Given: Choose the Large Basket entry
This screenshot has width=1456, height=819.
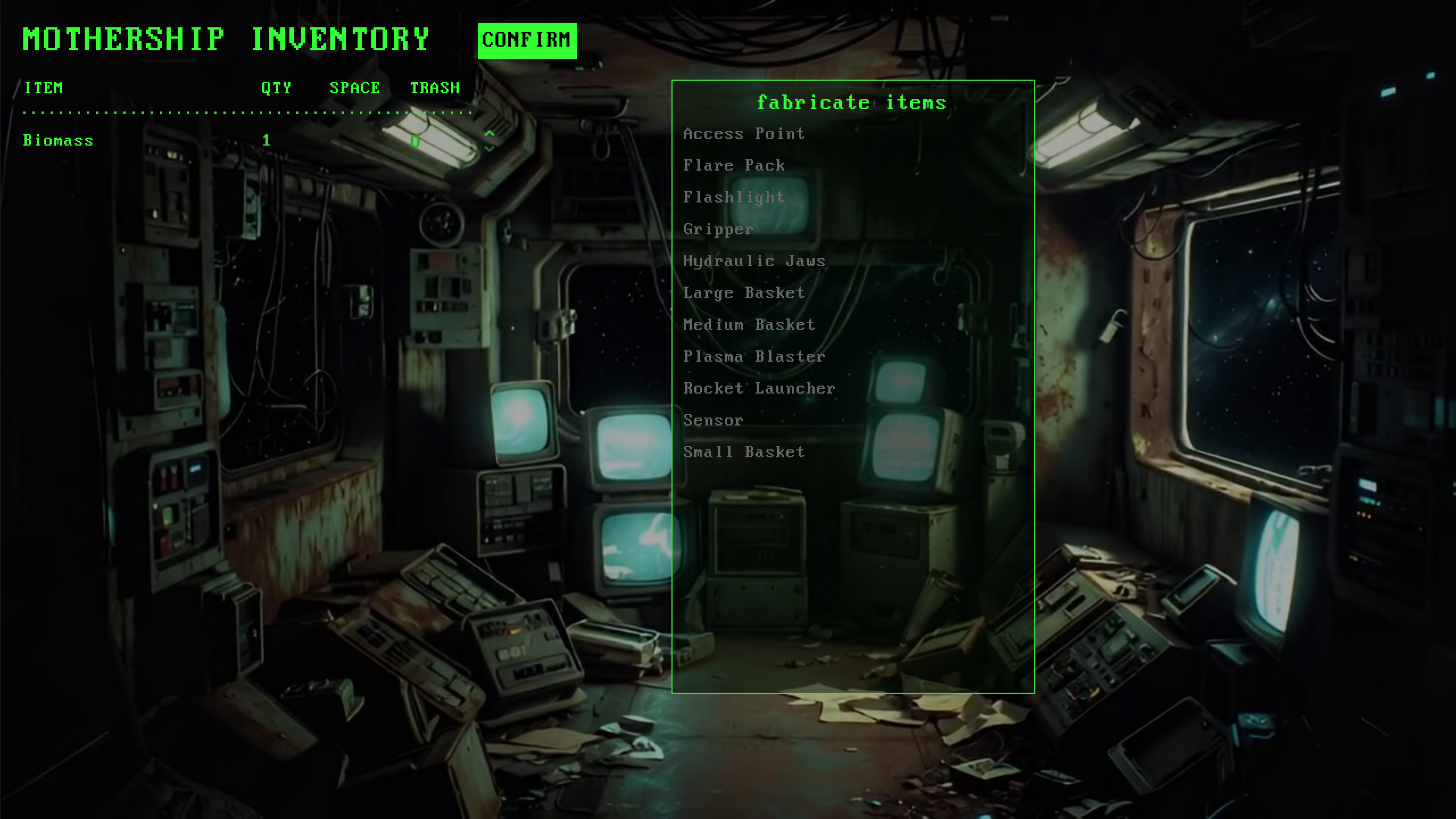Looking at the screenshot, I should (x=744, y=293).
